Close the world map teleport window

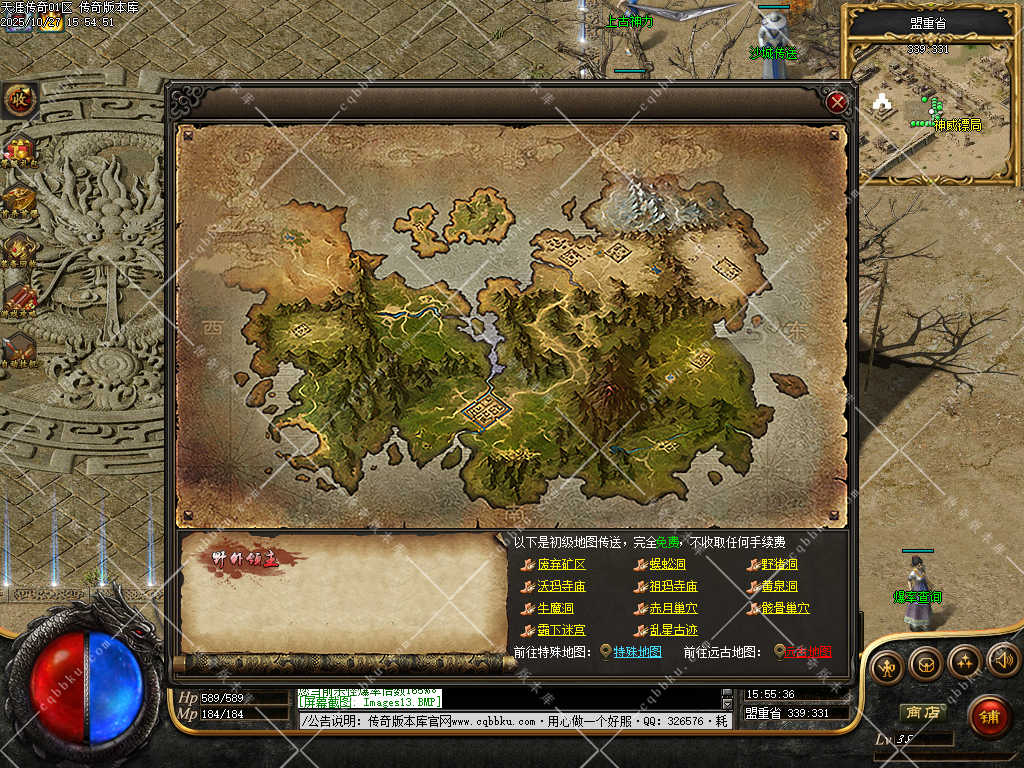[838, 101]
